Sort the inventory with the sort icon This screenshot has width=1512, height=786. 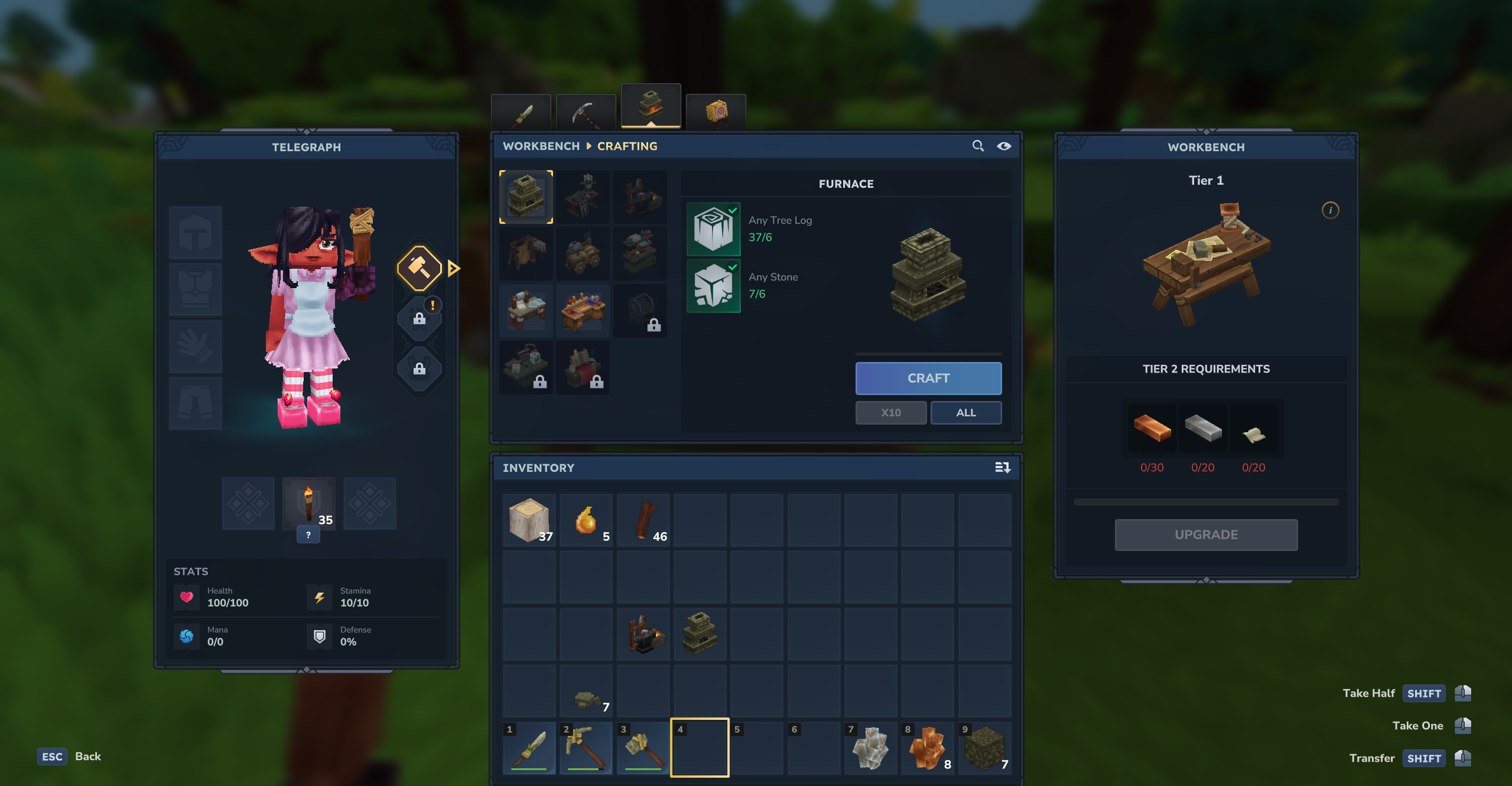click(x=1002, y=468)
